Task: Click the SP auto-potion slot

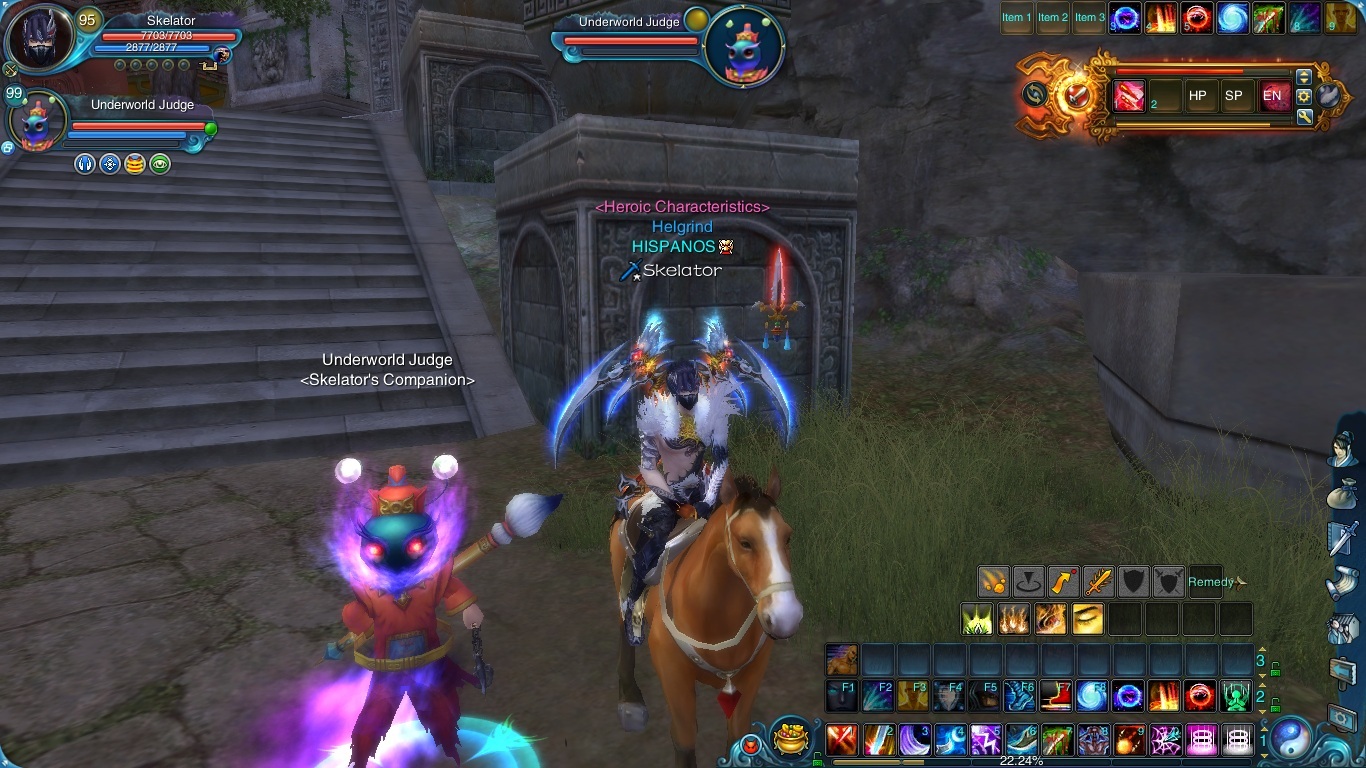Action: point(1234,96)
